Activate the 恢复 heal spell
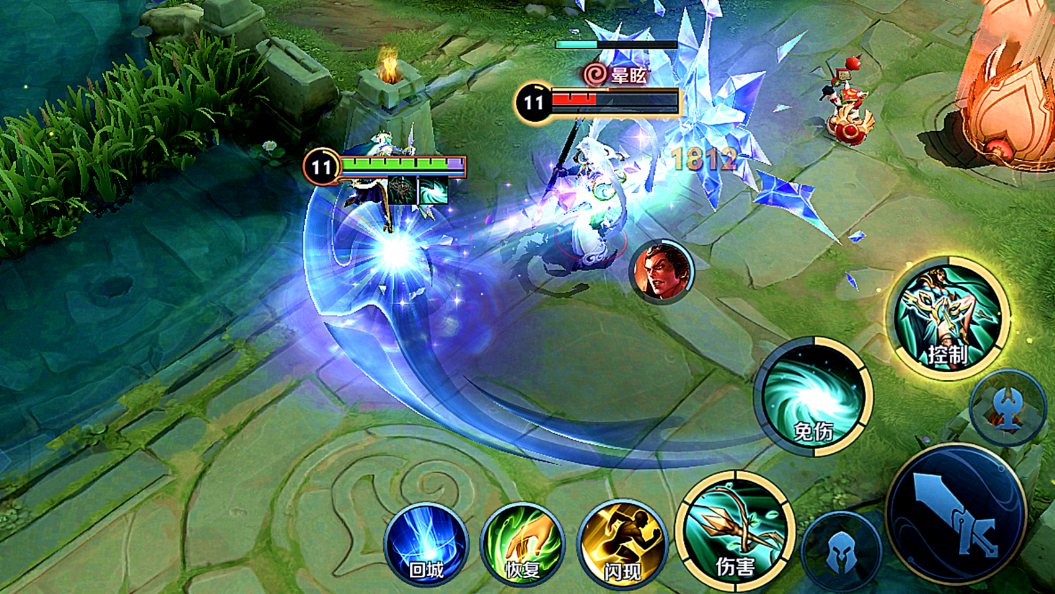 click(523, 544)
